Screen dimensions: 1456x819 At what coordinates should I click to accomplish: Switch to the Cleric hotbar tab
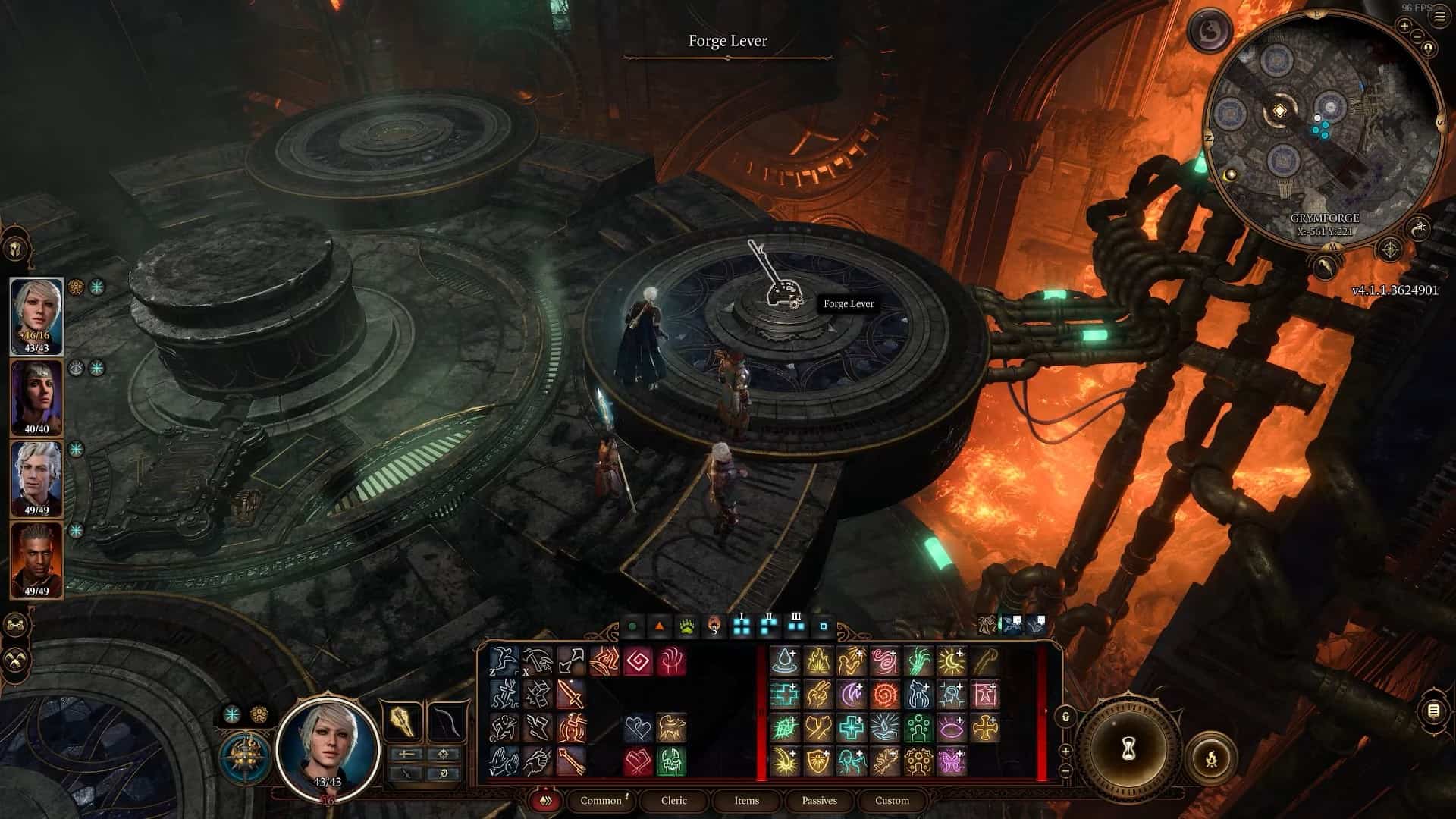pos(673,800)
